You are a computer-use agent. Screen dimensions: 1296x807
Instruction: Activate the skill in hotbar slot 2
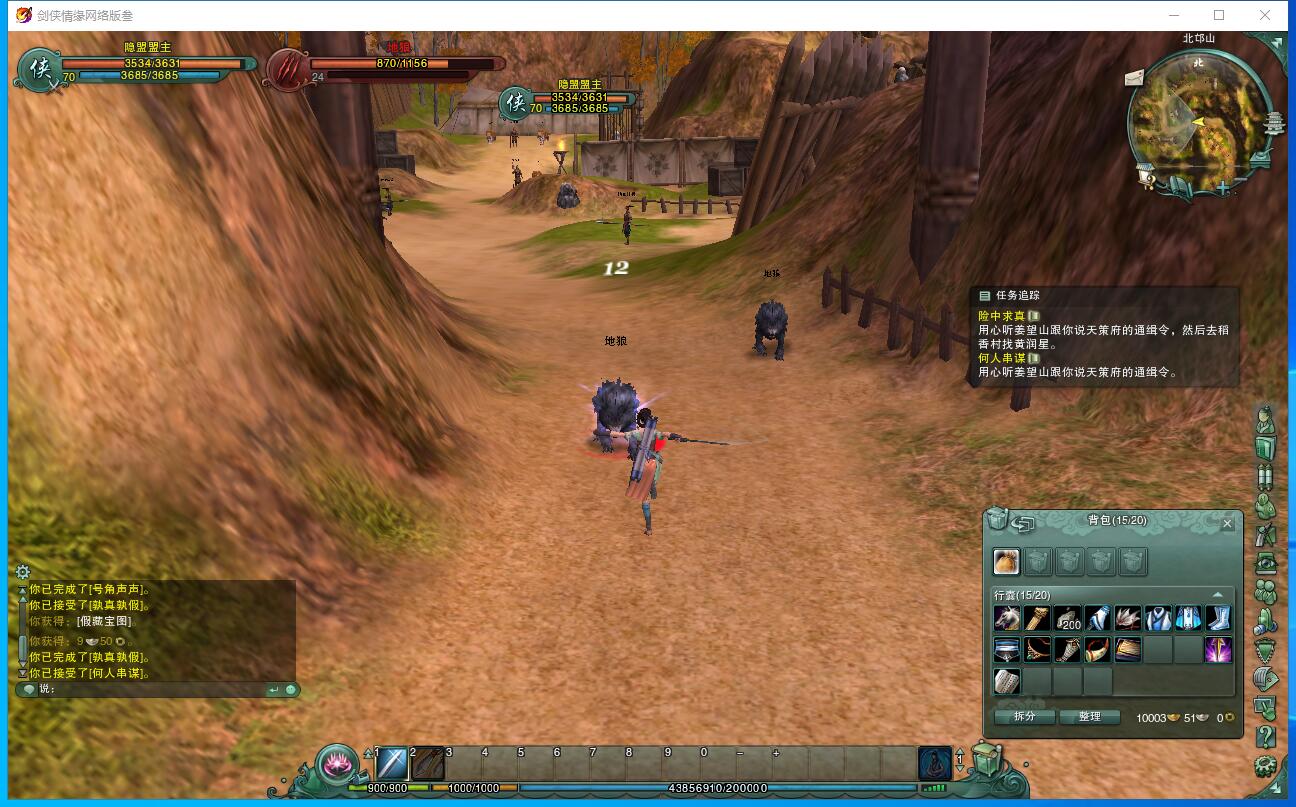(429, 765)
